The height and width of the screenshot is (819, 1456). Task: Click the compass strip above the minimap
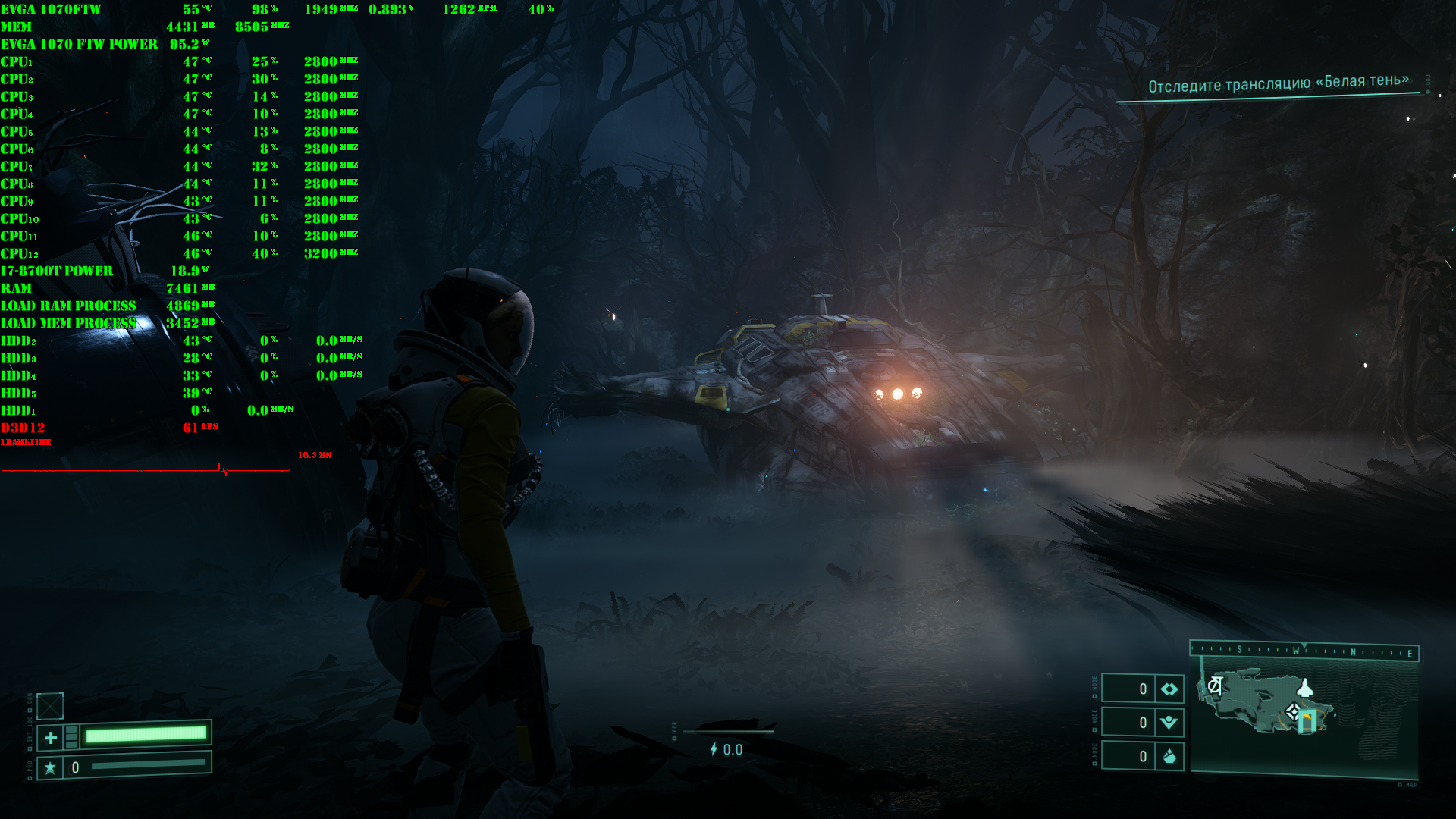click(x=1304, y=651)
